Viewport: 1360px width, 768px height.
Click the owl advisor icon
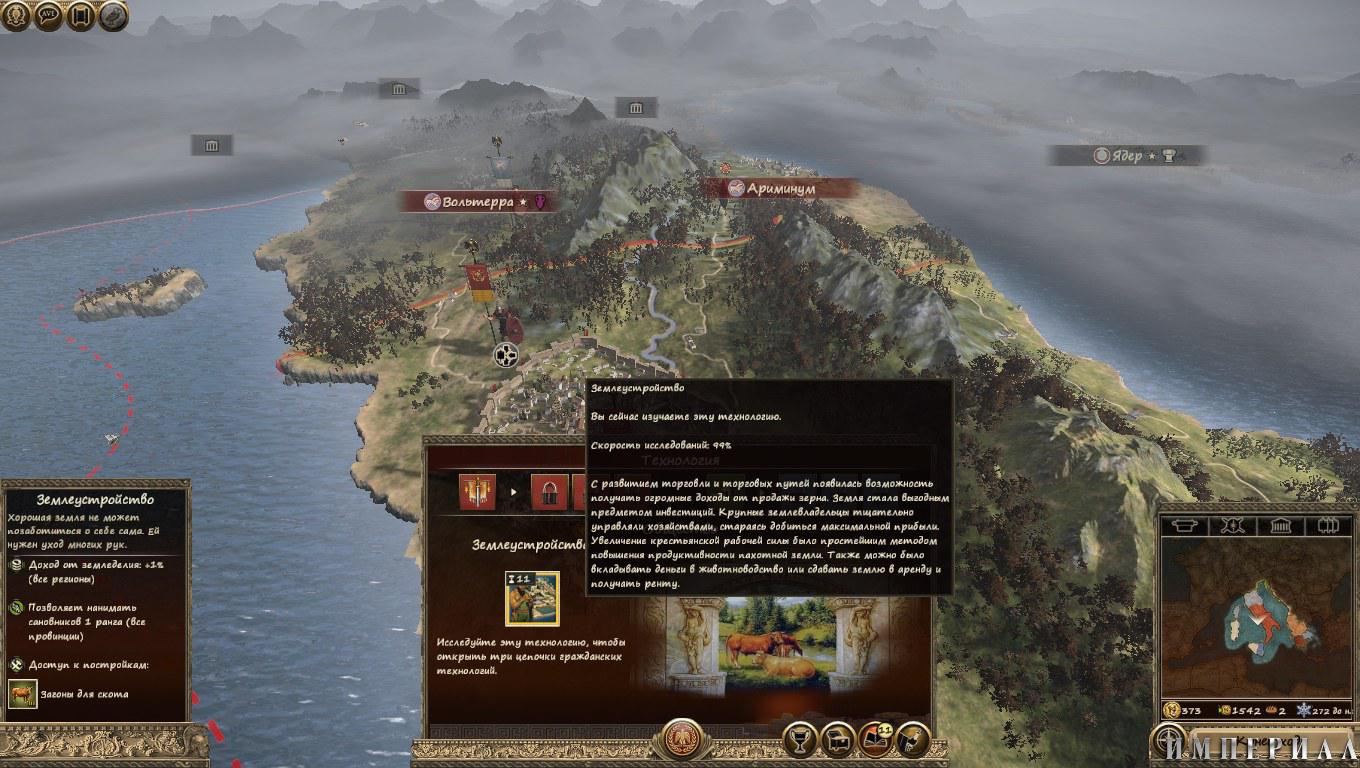pyautogui.click(x=113, y=16)
